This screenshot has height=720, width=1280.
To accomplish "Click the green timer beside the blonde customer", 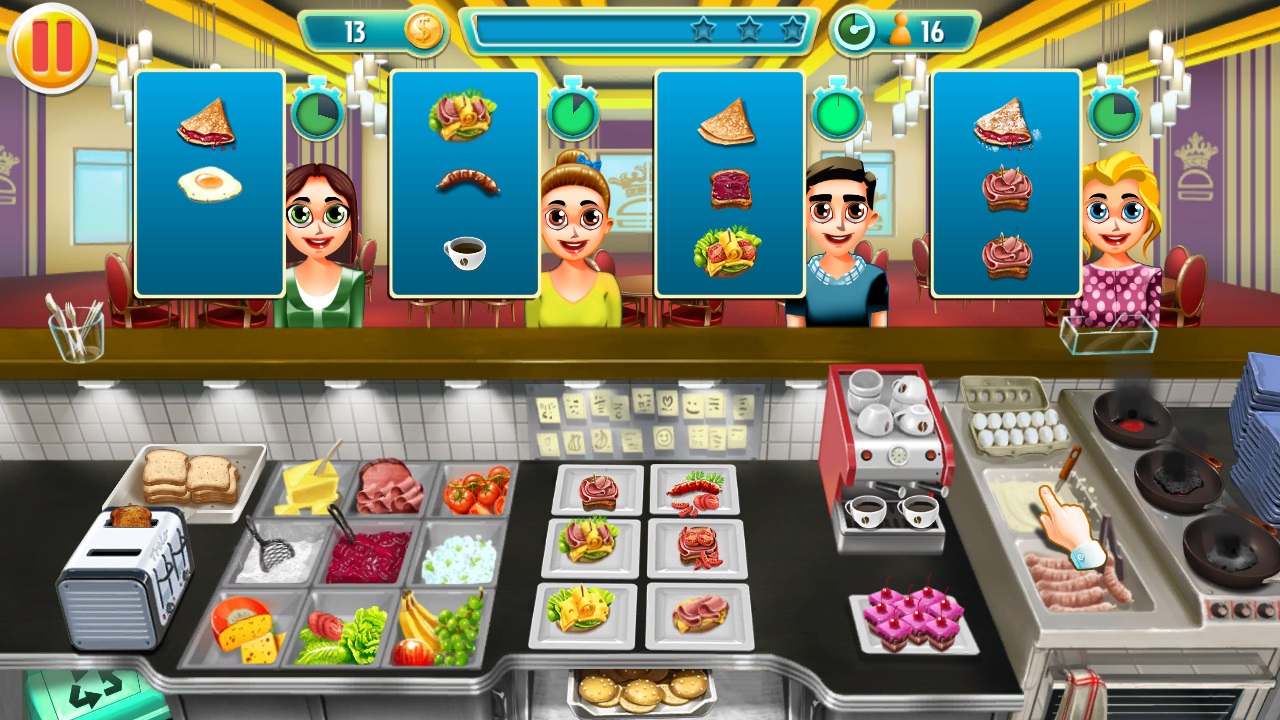I will point(1114,113).
